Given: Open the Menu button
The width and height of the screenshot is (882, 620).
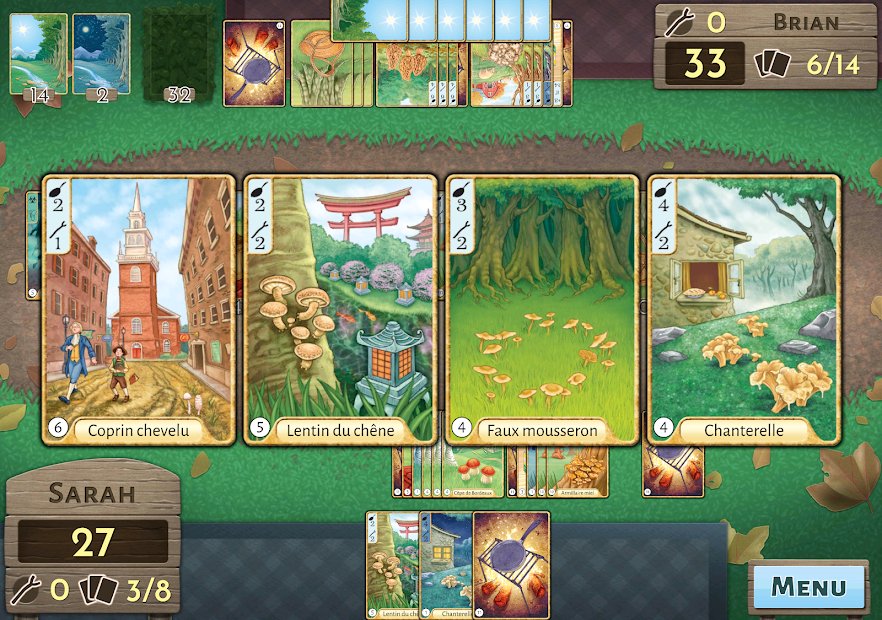Looking at the screenshot, I should (x=808, y=586).
